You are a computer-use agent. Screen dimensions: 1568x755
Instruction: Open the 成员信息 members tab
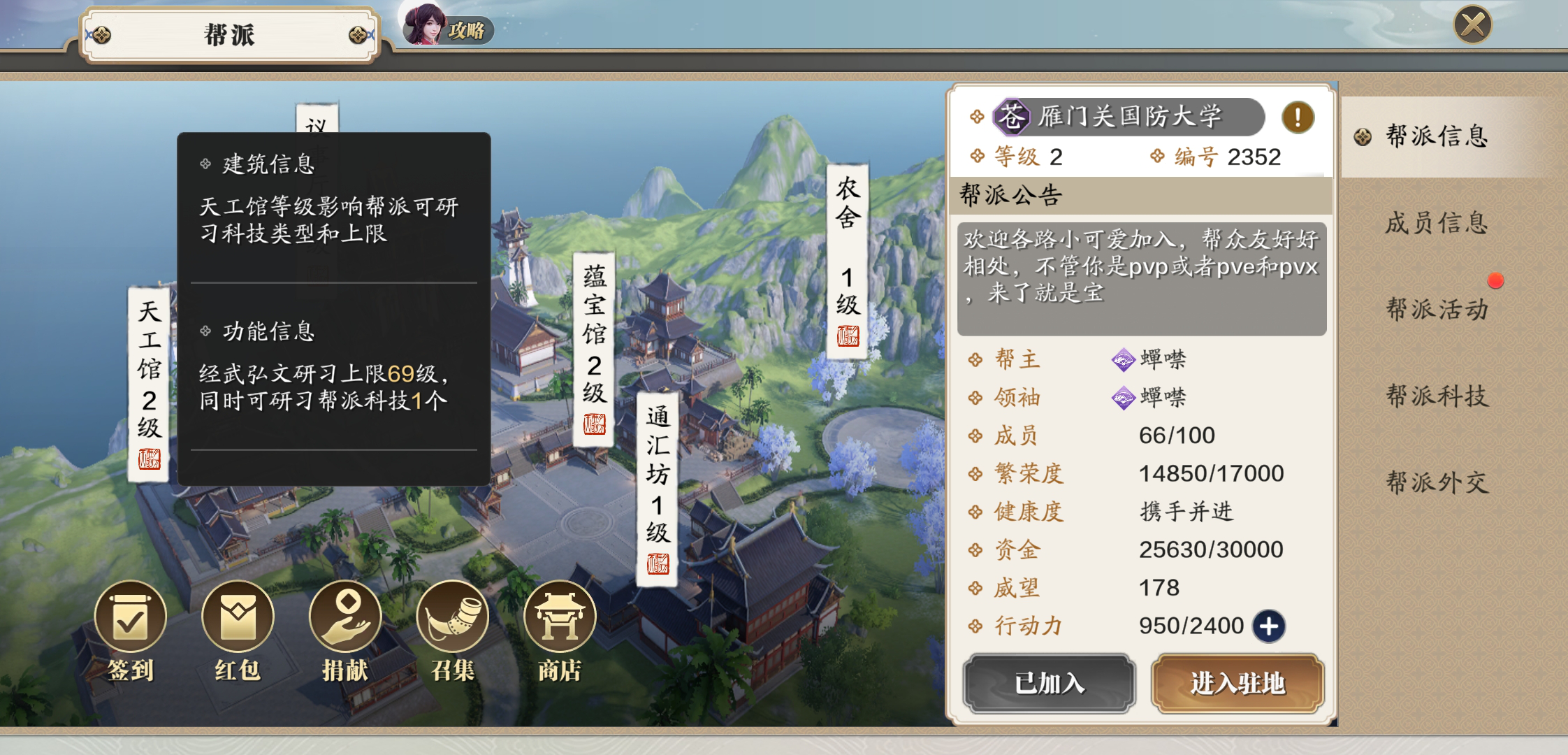click(1437, 223)
